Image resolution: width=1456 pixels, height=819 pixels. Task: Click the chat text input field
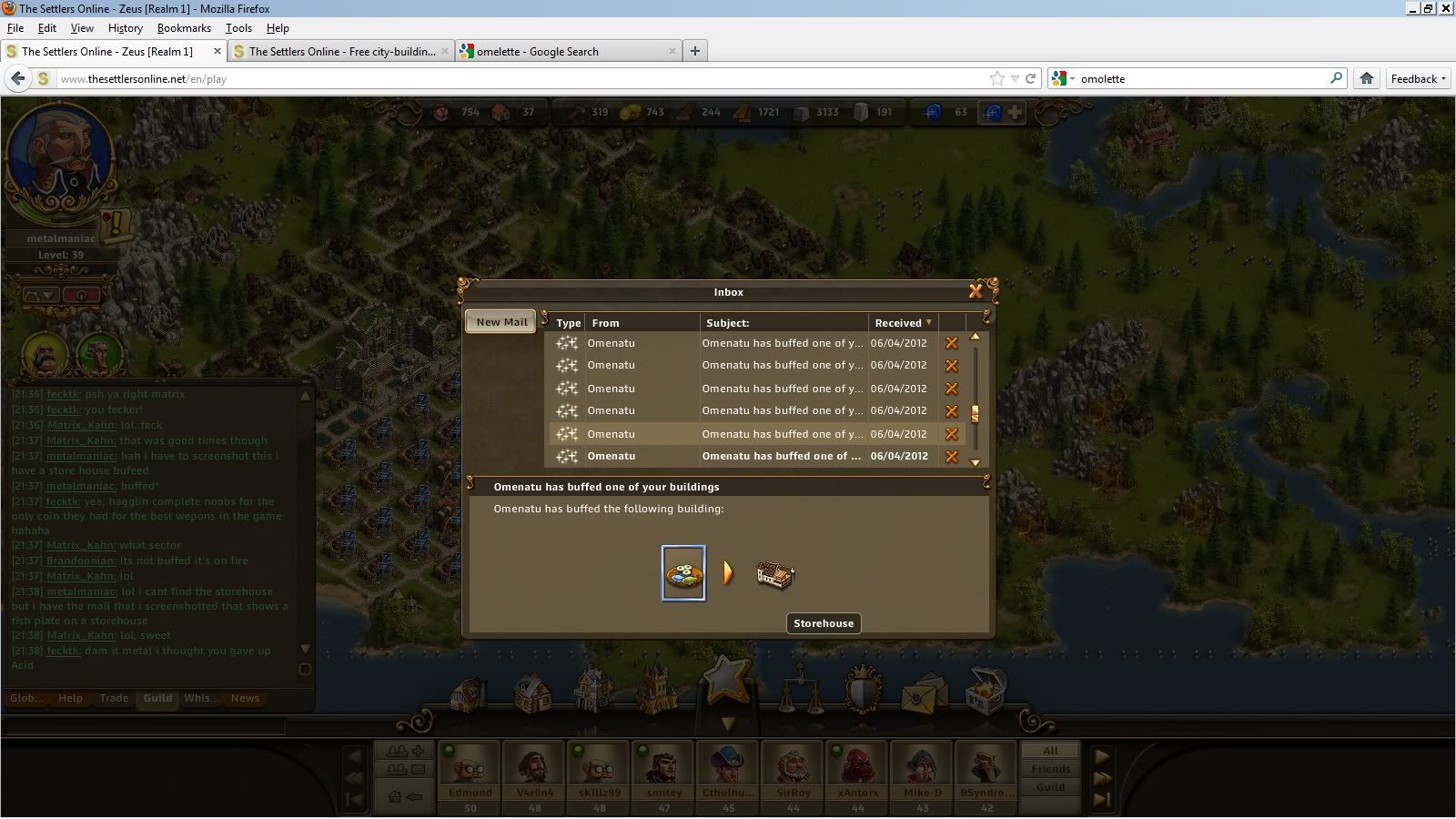coord(146,726)
